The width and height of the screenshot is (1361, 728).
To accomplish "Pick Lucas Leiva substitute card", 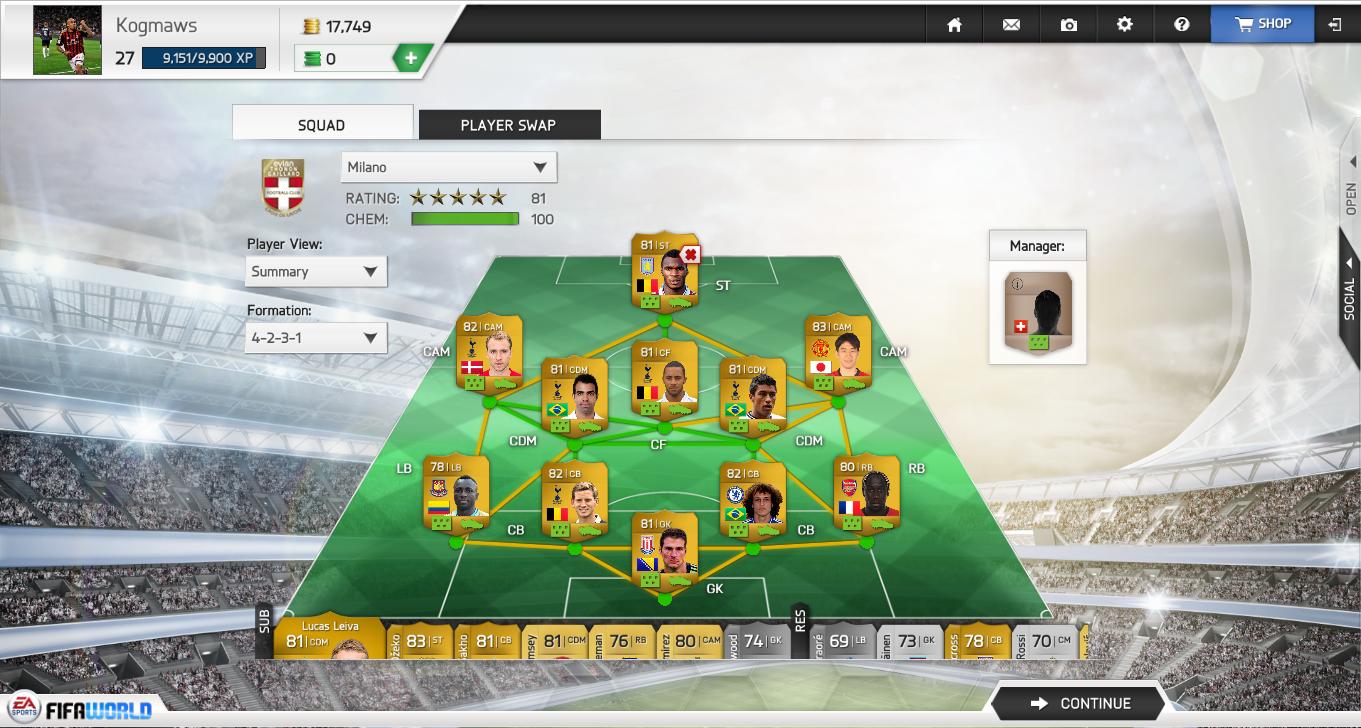I will (330, 638).
